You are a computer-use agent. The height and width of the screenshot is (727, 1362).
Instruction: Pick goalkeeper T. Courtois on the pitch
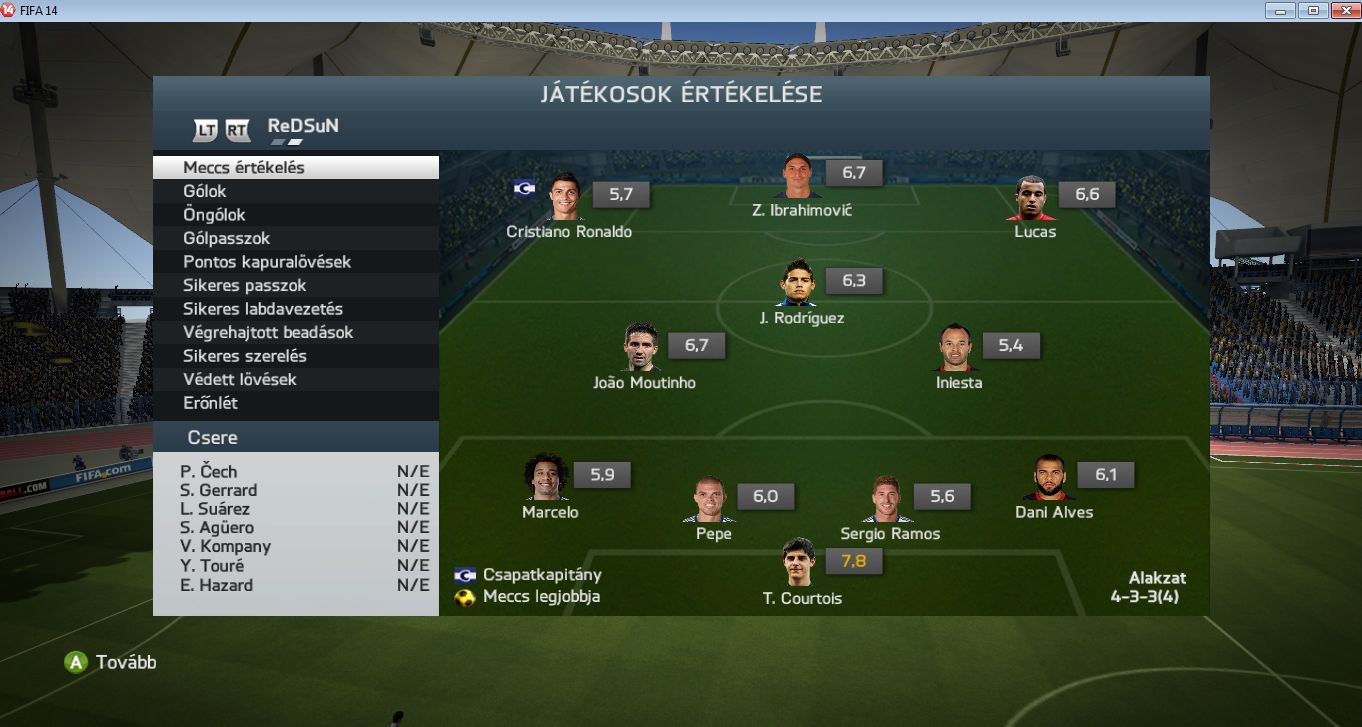pos(799,564)
